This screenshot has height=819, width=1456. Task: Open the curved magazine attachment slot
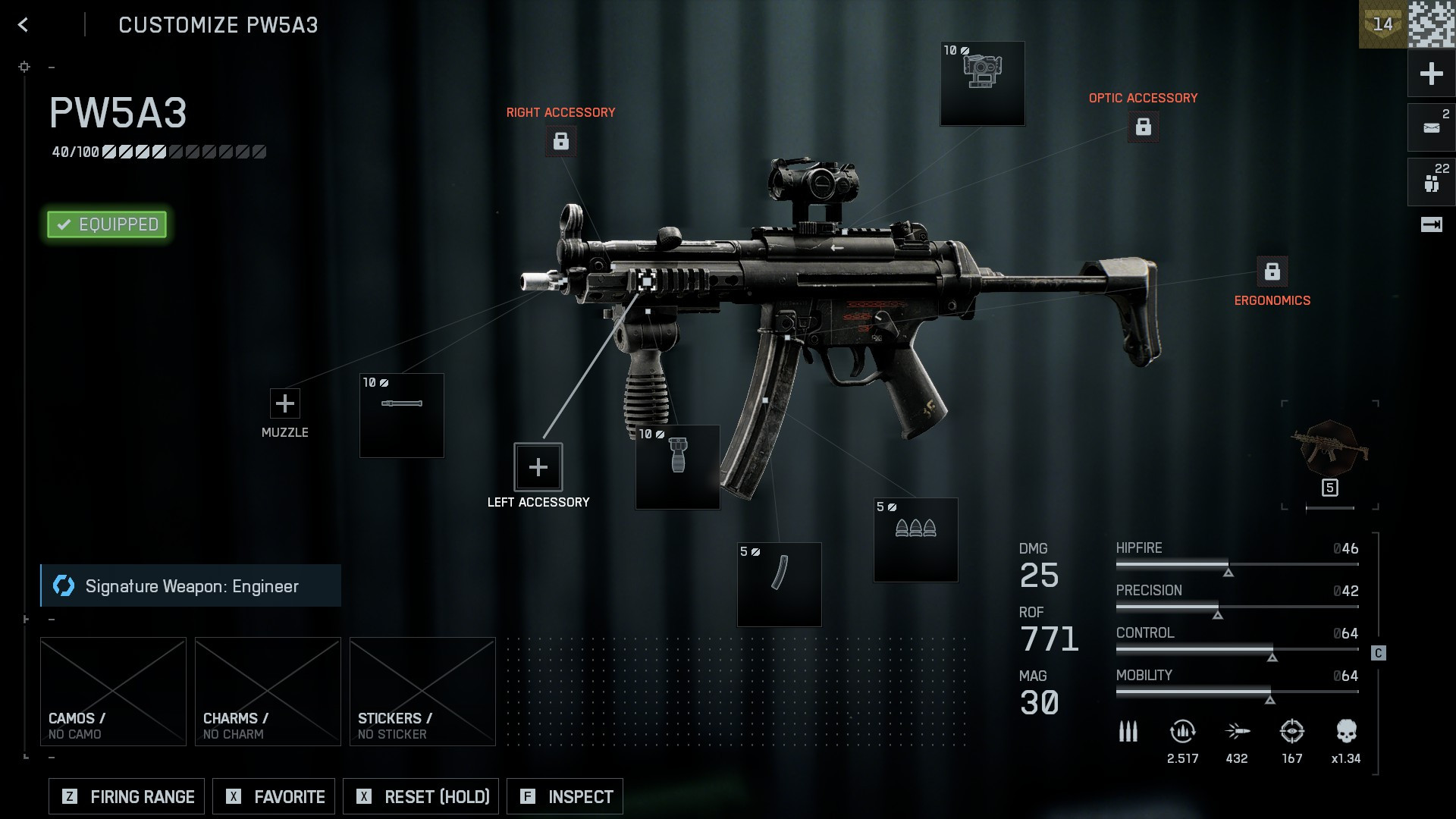(x=778, y=584)
